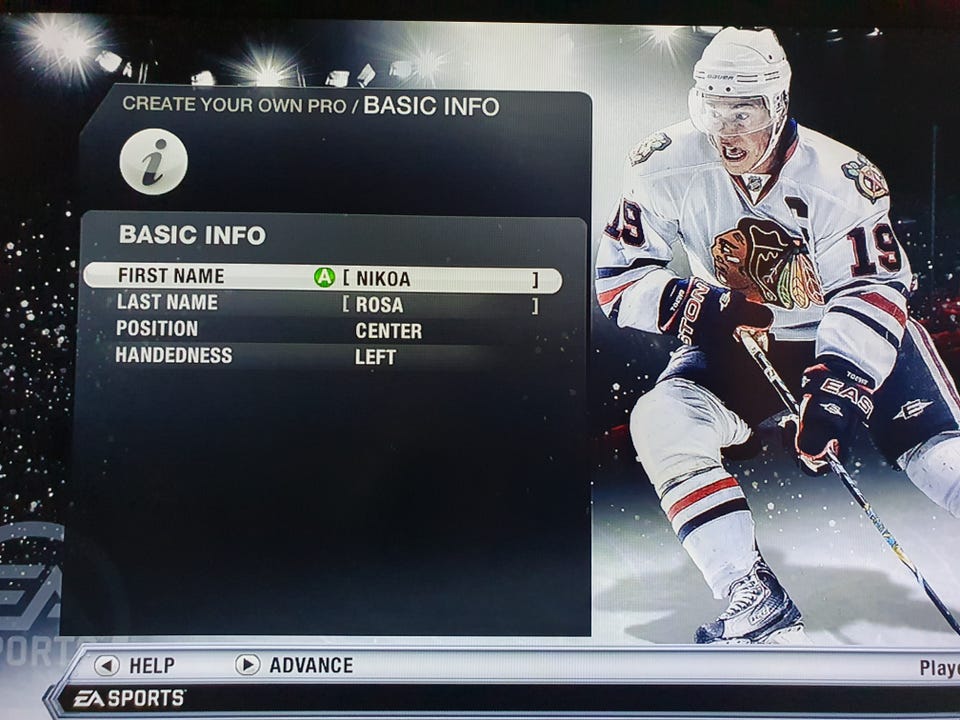Viewport: 960px width, 720px height.
Task: Select the First Name field showing NIKOA
Action: 438,279
